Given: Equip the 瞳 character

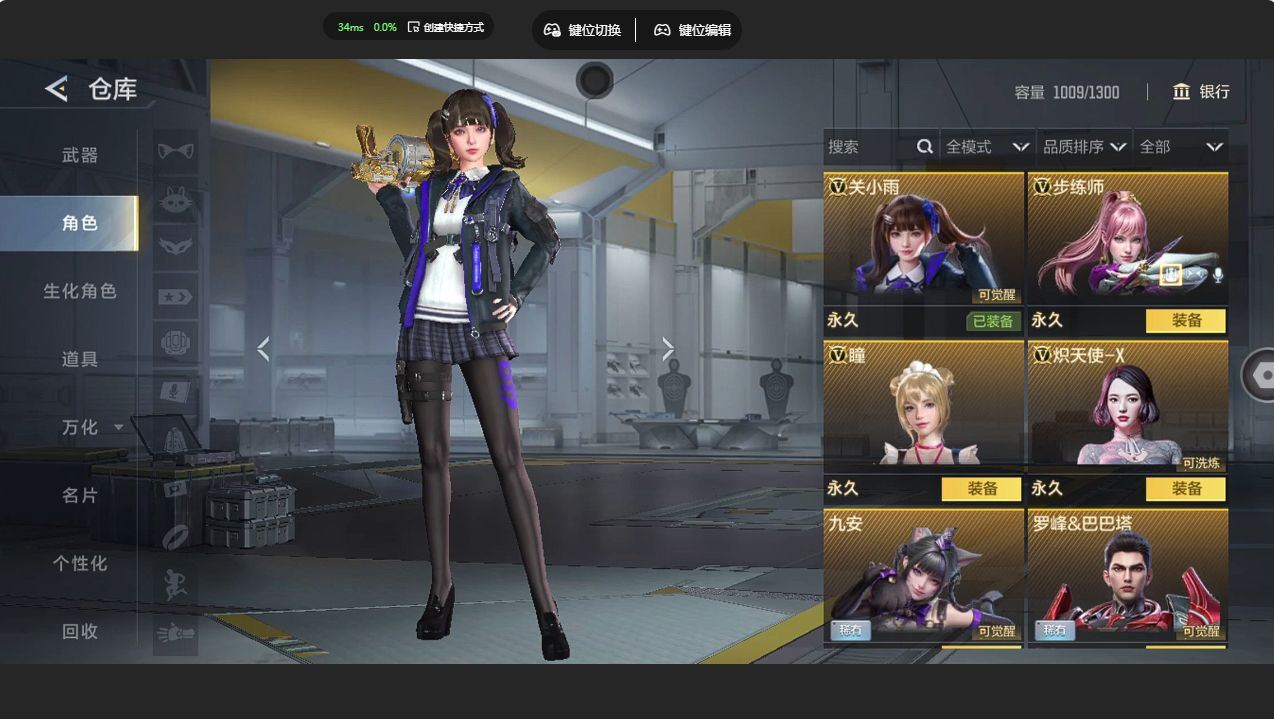Looking at the screenshot, I should pos(982,489).
